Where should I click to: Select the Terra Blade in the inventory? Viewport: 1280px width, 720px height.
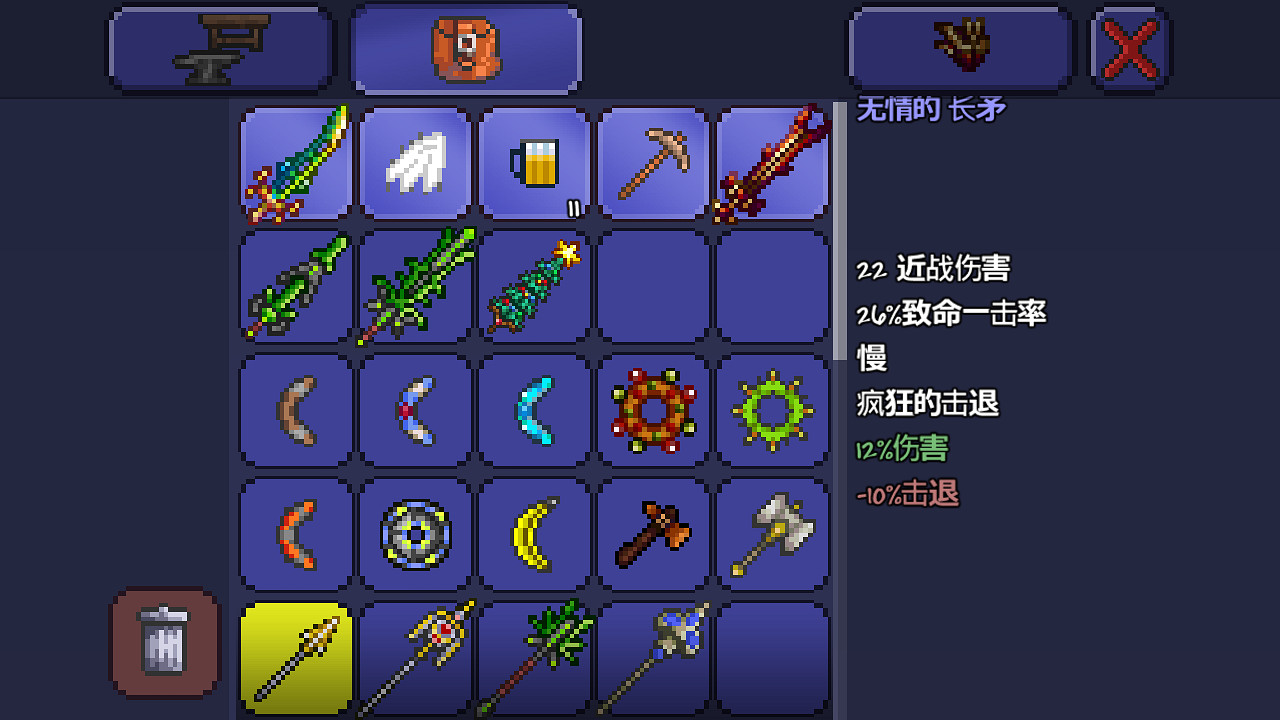coord(295,163)
